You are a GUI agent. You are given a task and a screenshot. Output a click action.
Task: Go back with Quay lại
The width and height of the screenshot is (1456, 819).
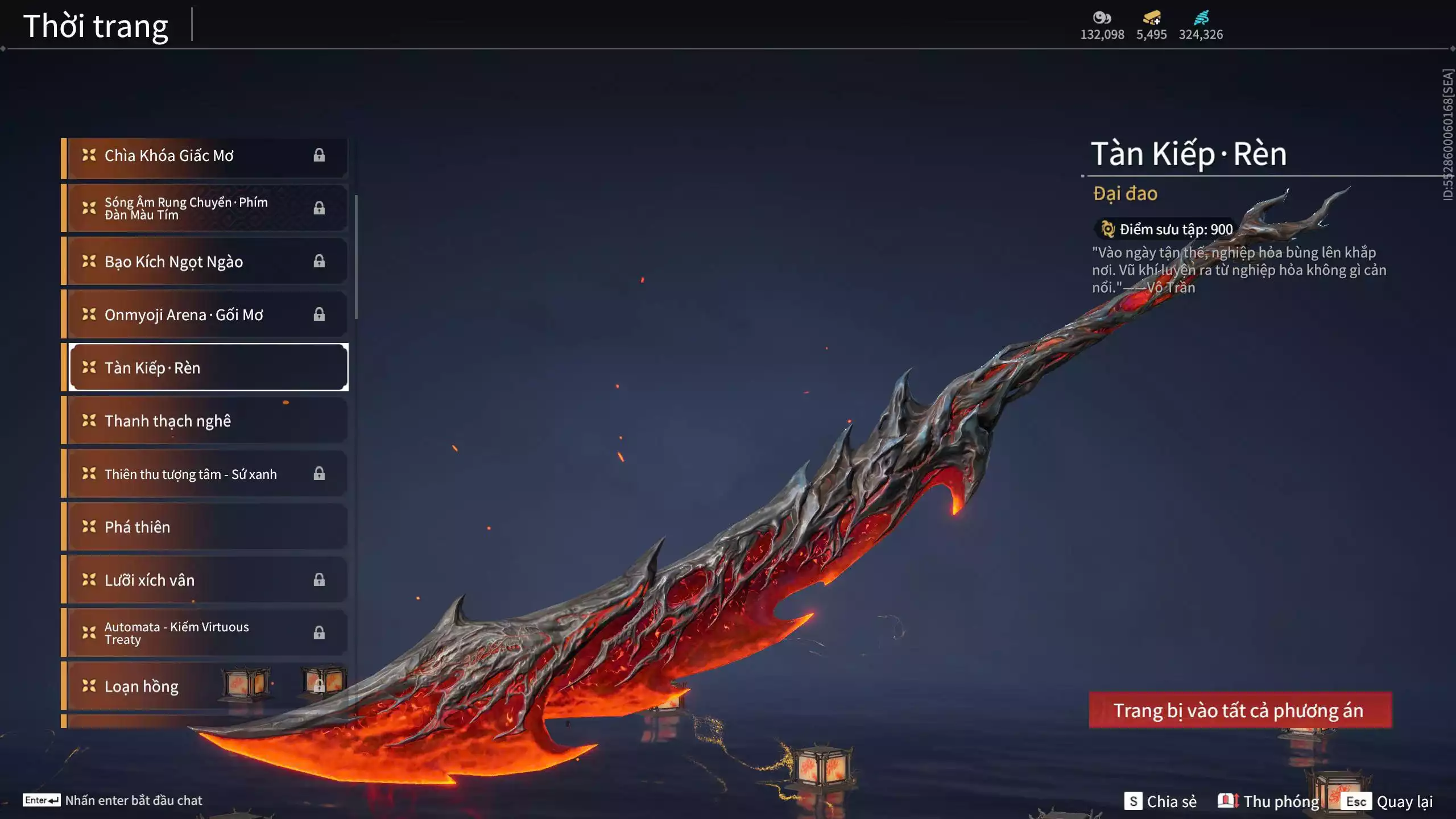click(x=1389, y=801)
